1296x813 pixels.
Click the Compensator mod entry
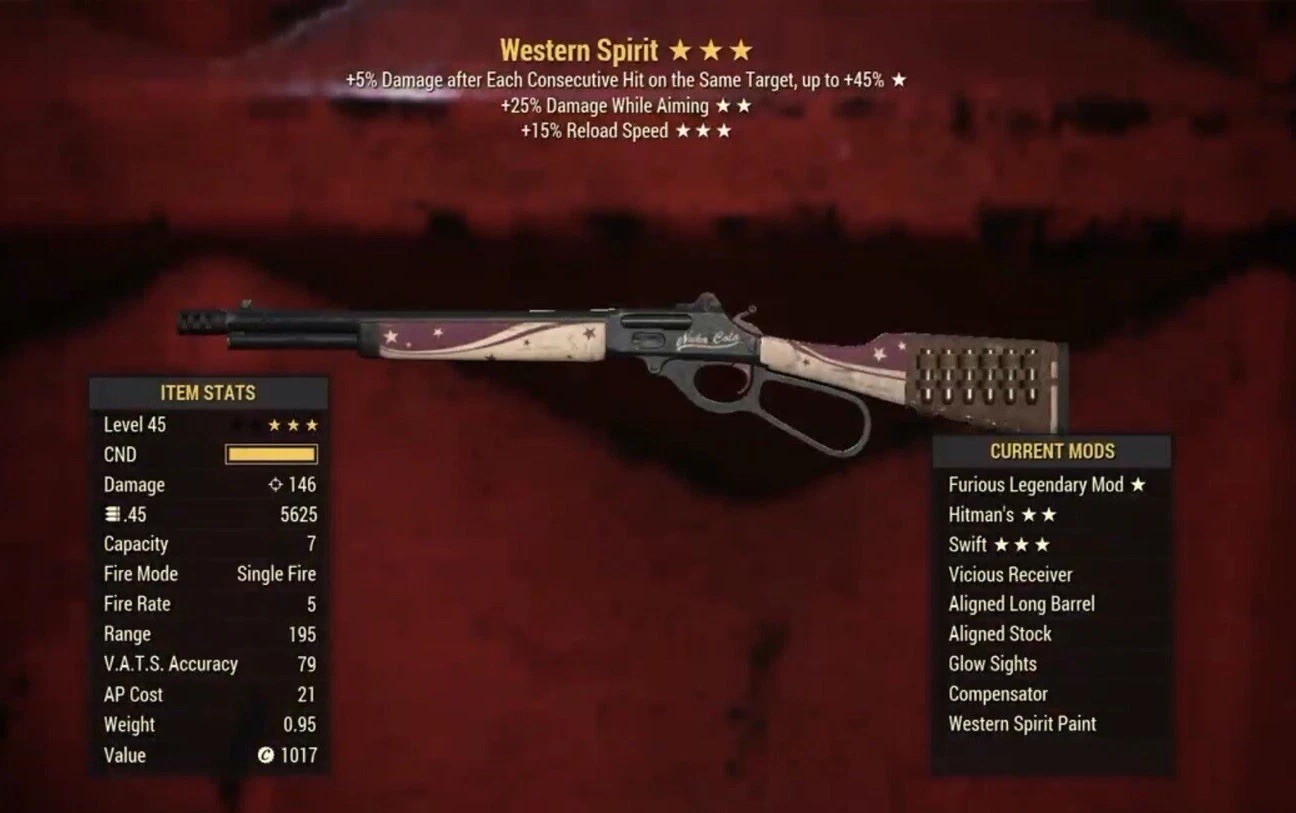(x=998, y=694)
